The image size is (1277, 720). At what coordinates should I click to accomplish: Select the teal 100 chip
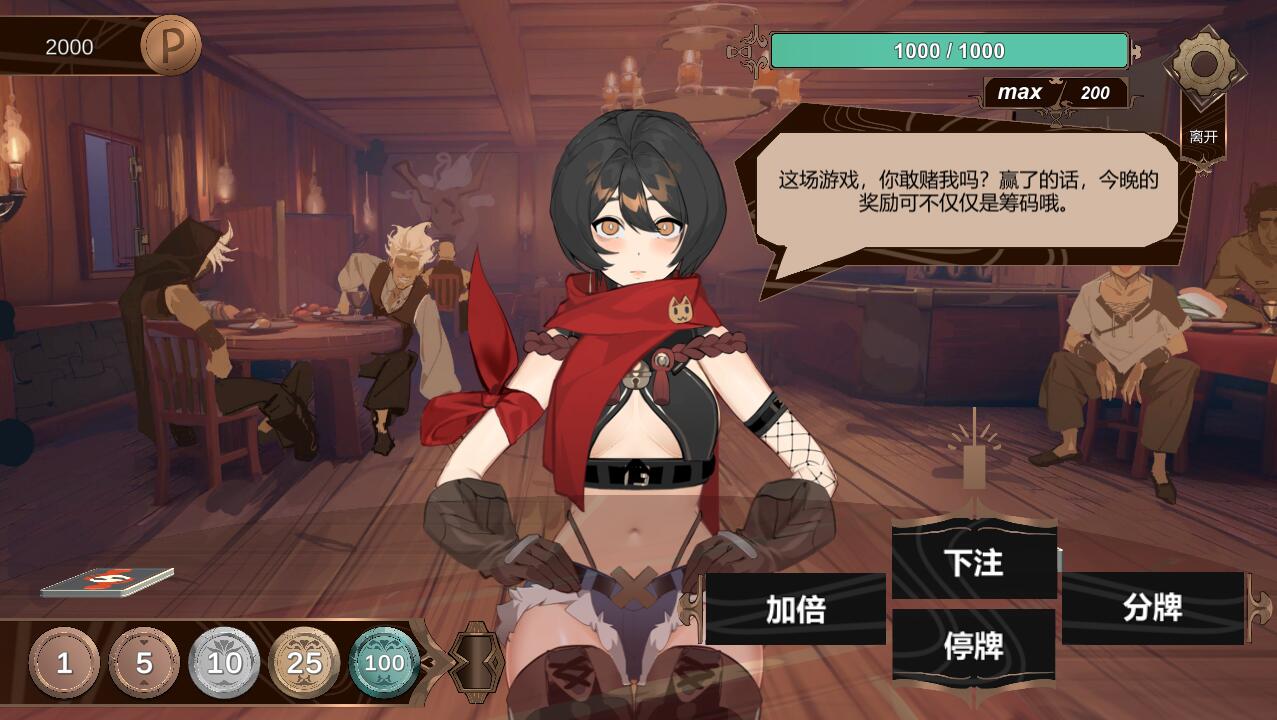pos(384,663)
